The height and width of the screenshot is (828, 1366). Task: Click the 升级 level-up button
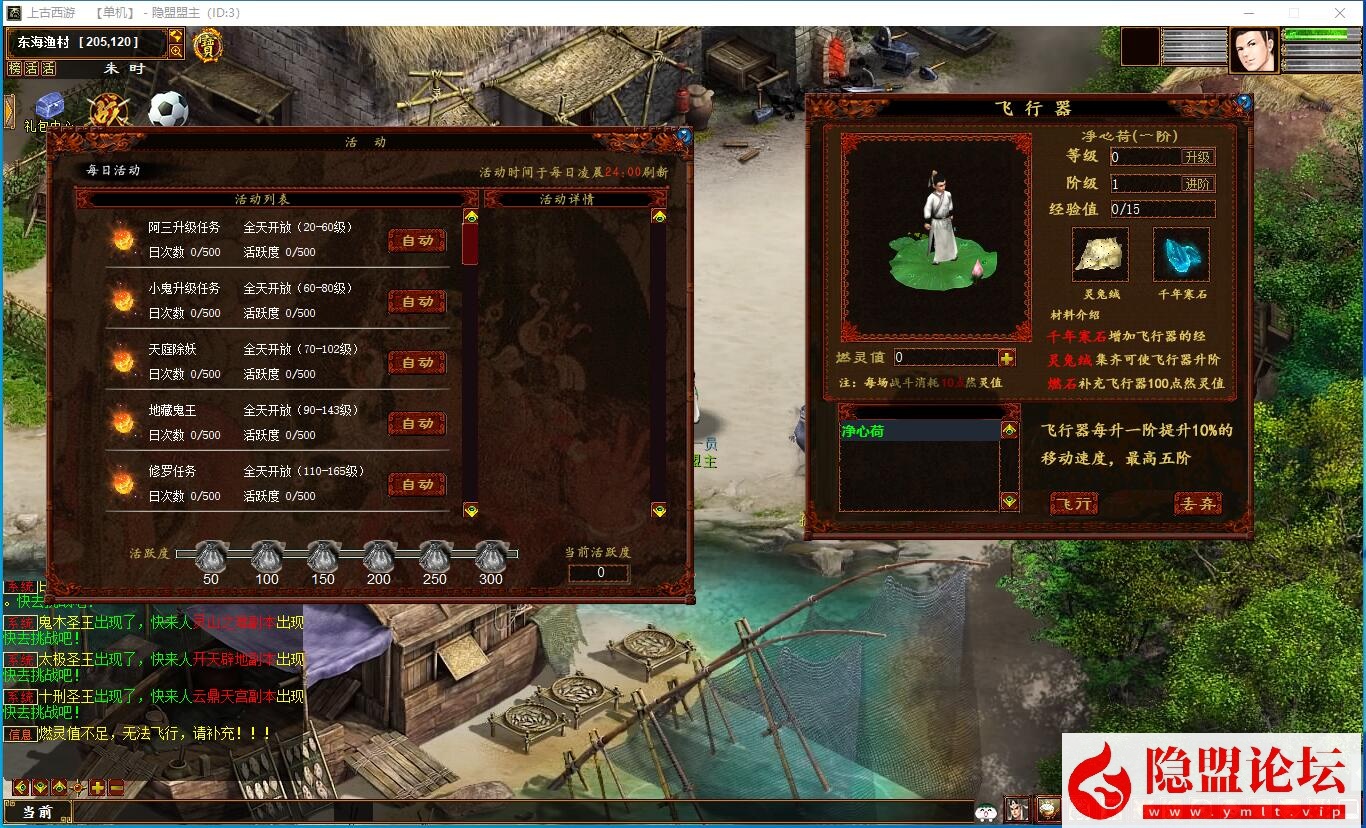(x=1197, y=157)
